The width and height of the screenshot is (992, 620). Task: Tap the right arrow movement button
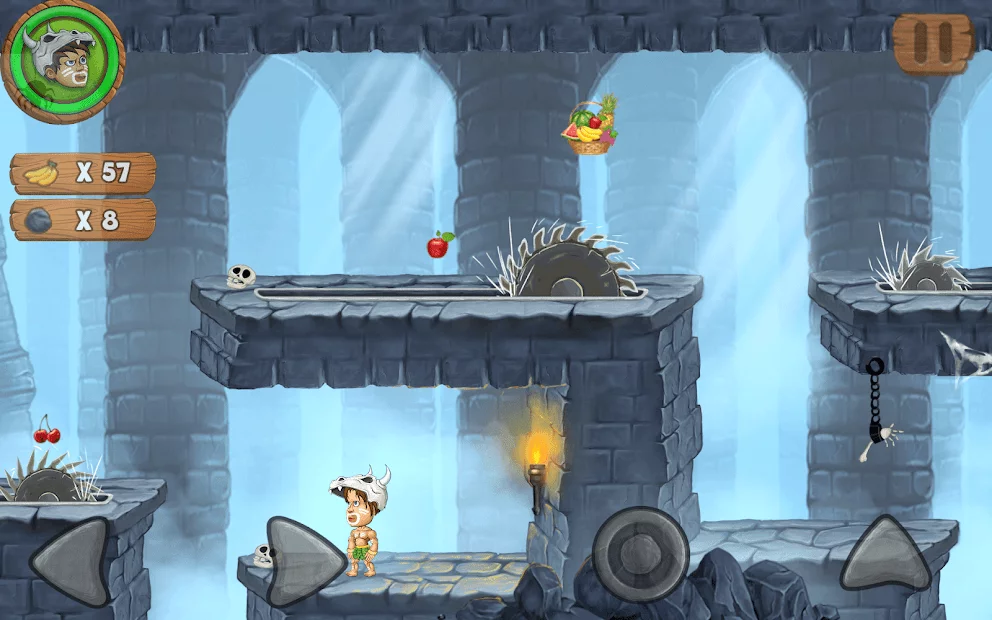pyautogui.click(x=305, y=561)
